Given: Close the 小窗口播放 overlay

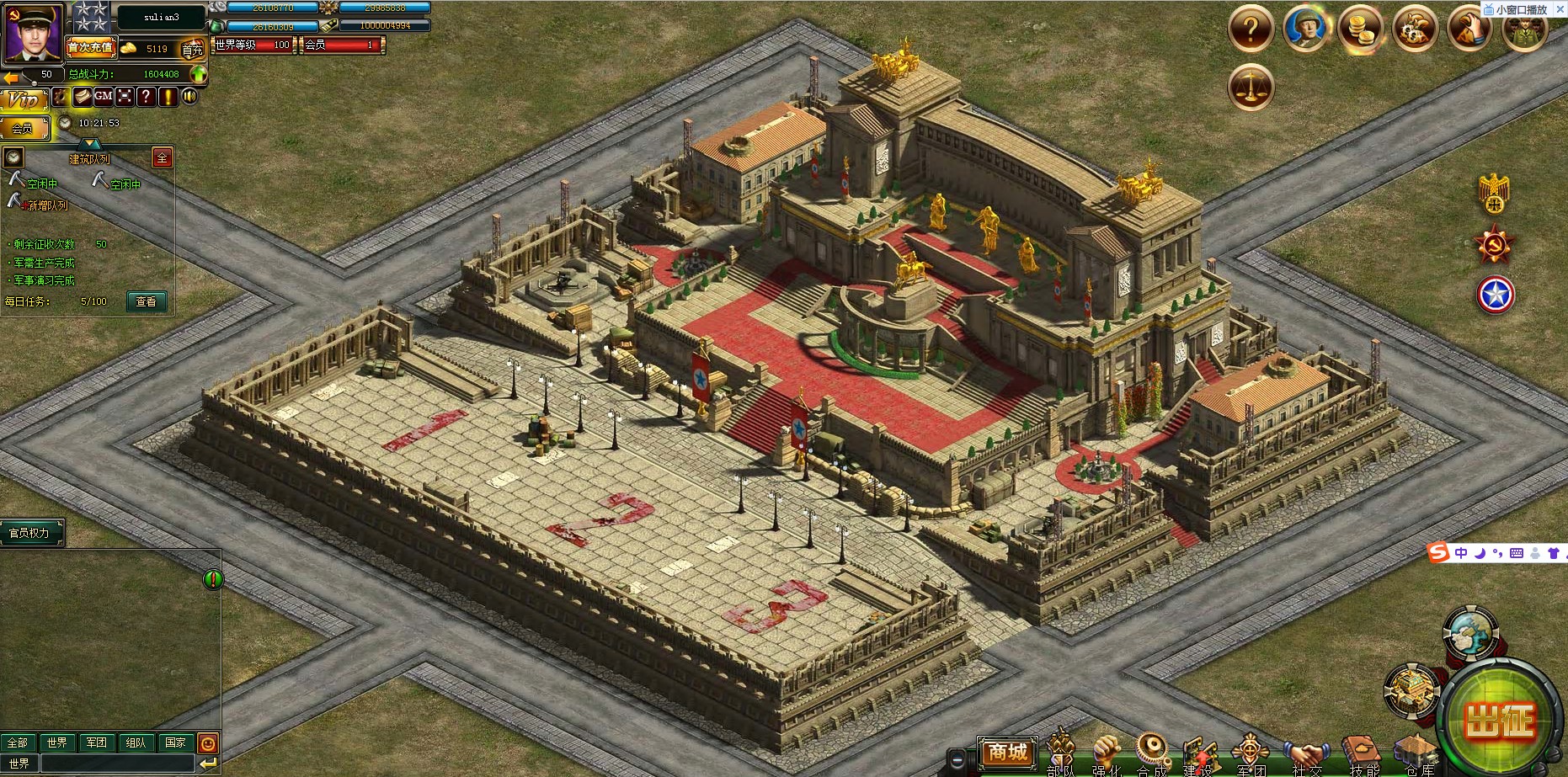Looking at the screenshot, I should pyautogui.click(x=1560, y=9).
